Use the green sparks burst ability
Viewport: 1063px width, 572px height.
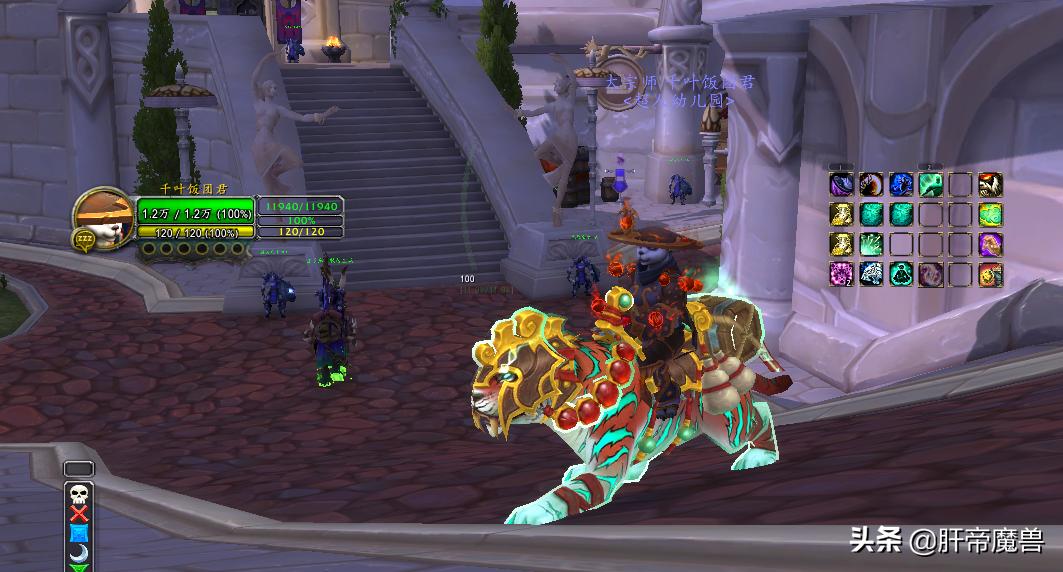click(871, 244)
